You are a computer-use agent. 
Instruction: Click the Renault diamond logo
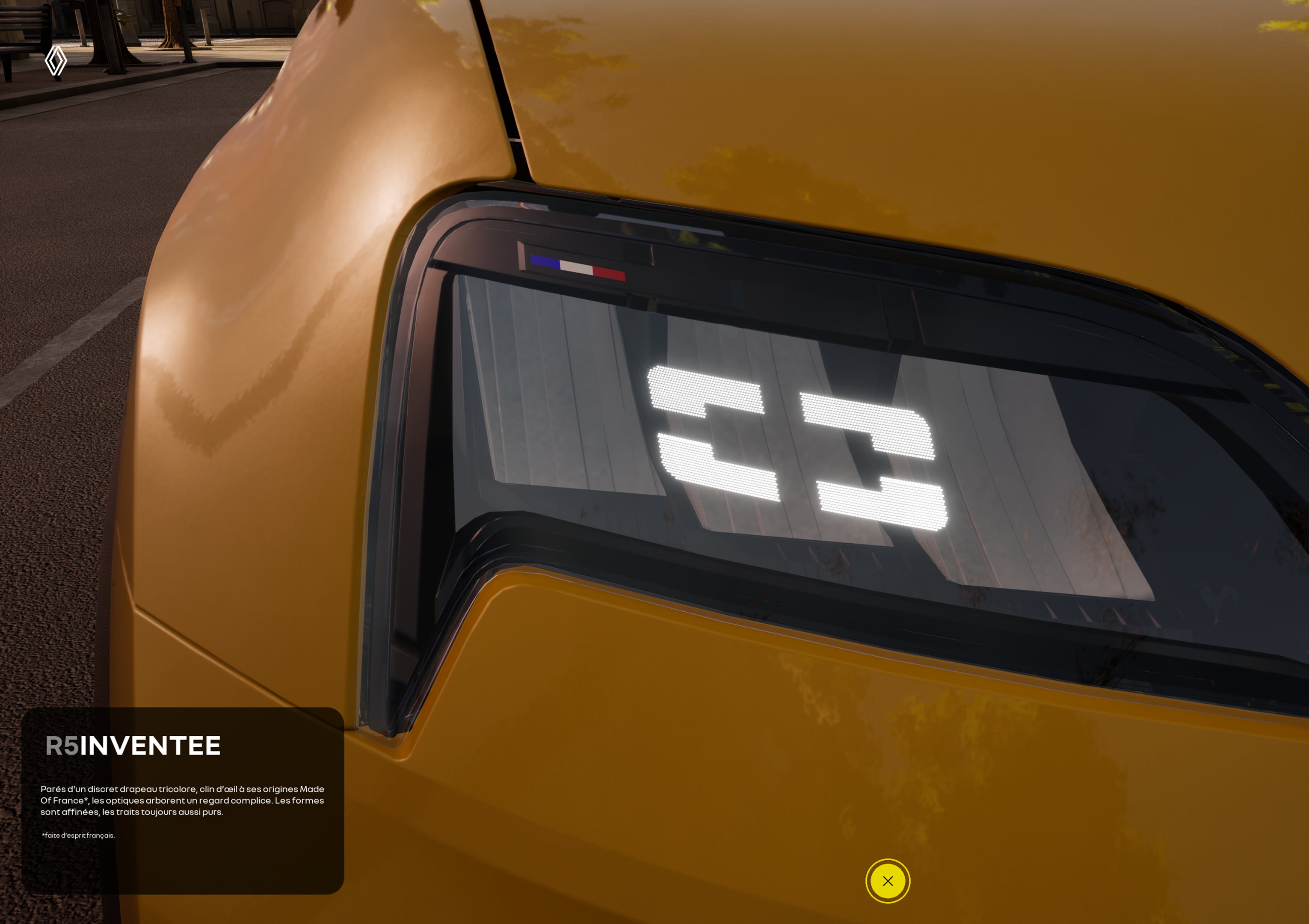pyautogui.click(x=56, y=60)
